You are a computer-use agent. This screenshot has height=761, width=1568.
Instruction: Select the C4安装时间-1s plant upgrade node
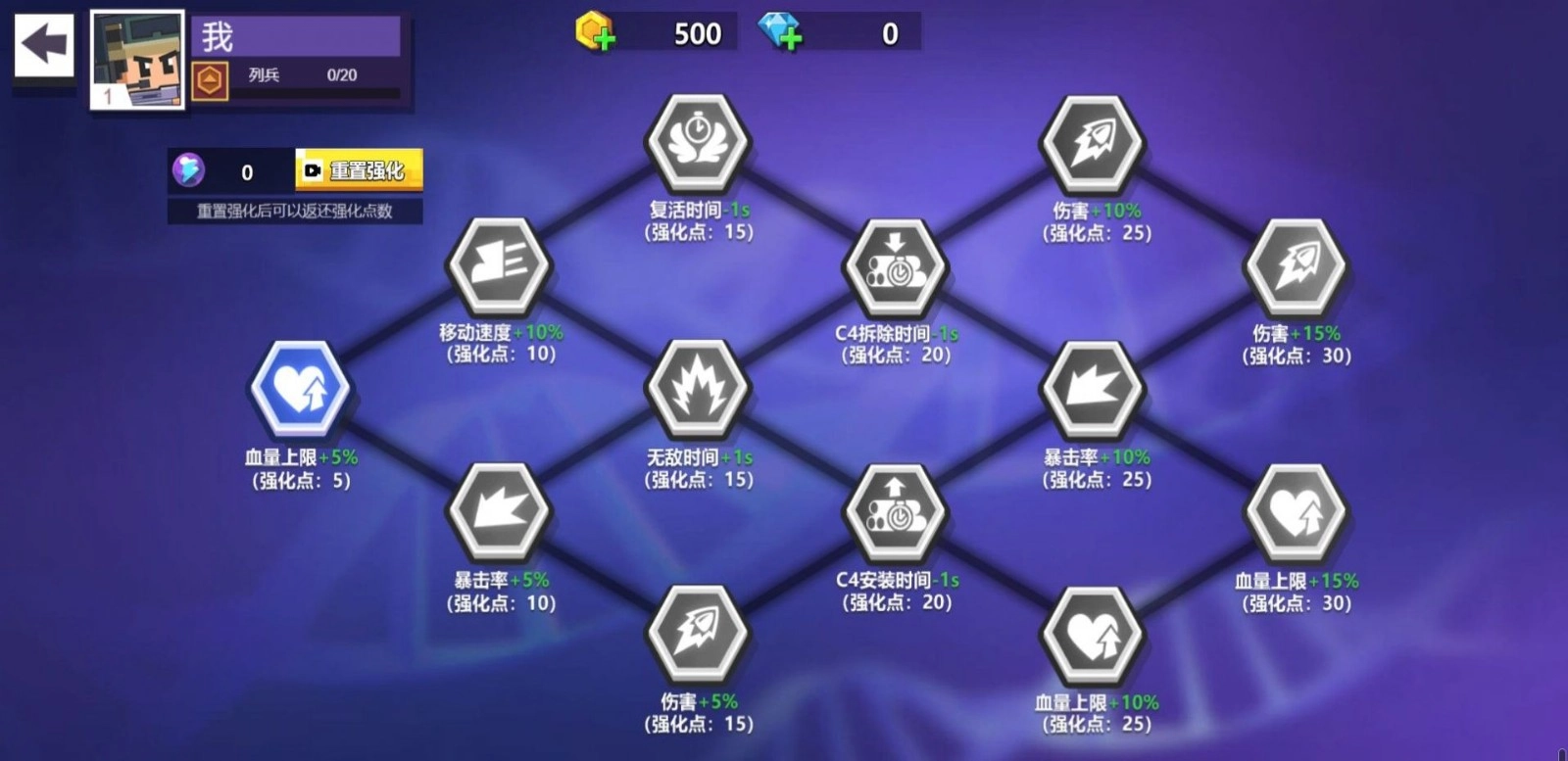click(x=894, y=513)
